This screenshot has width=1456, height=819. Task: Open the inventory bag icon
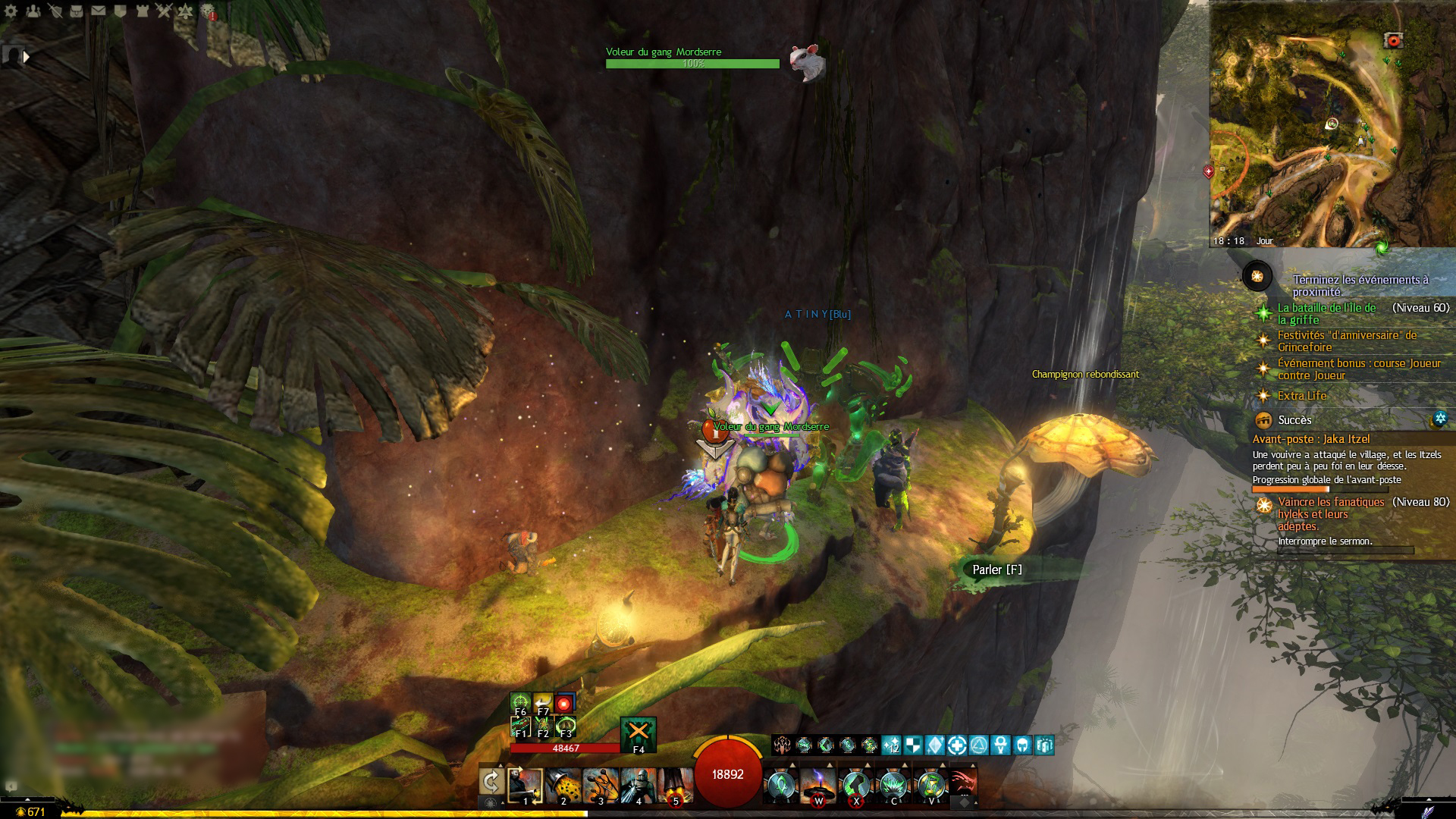pyautogui.click(x=77, y=11)
